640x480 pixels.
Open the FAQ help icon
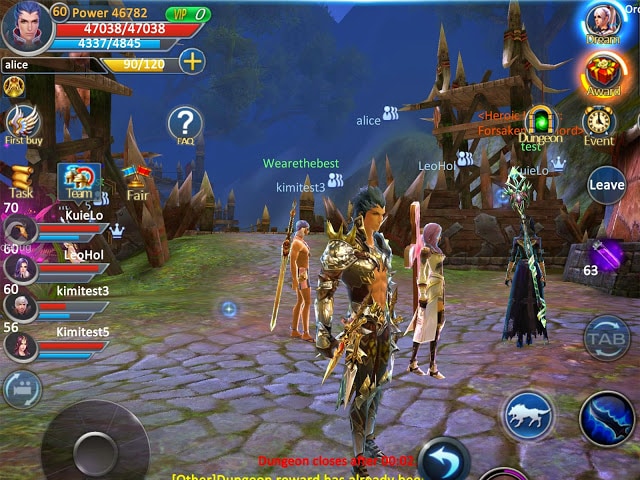click(185, 124)
